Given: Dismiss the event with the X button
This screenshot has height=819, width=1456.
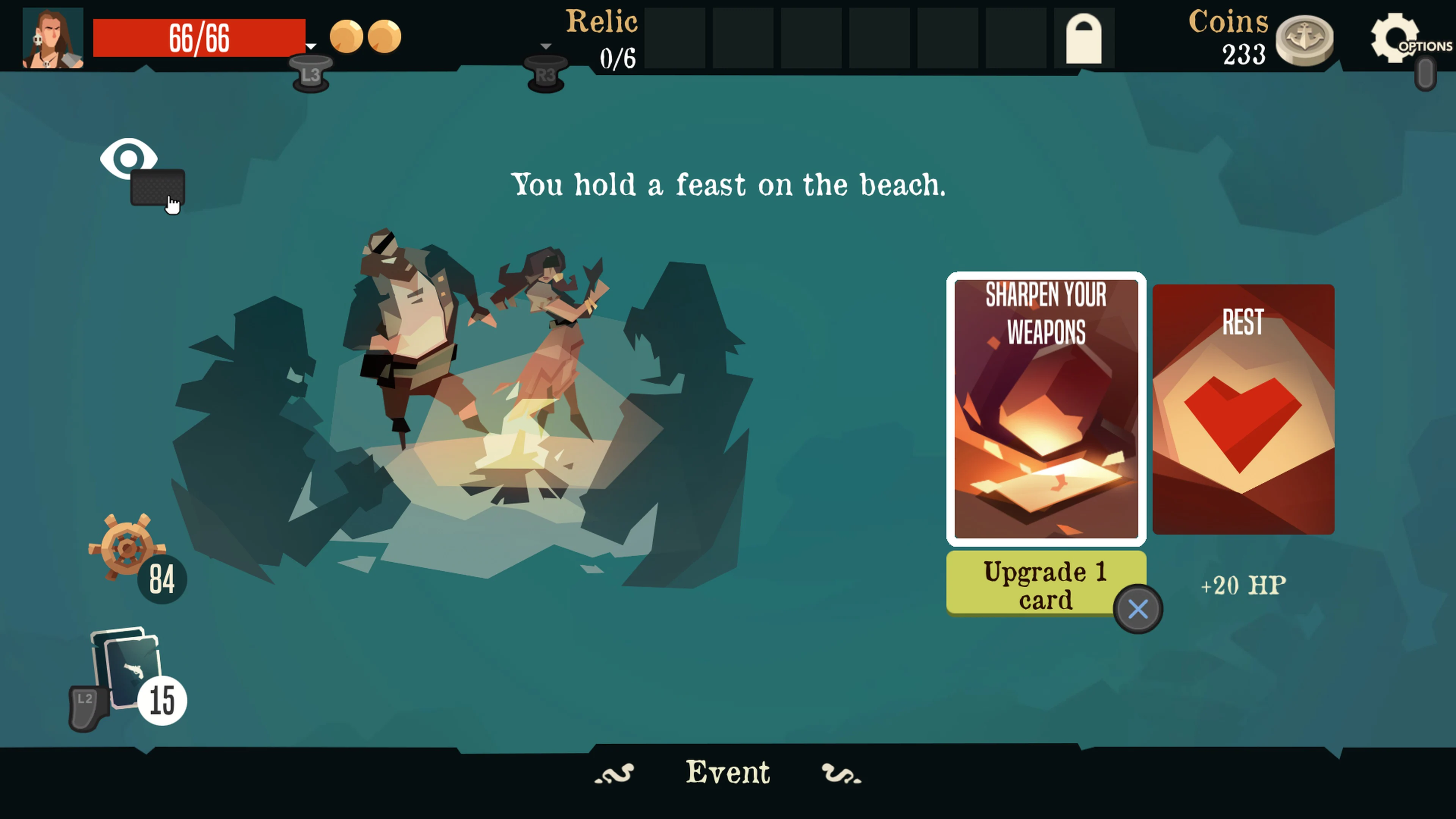Looking at the screenshot, I should tap(1138, 609).
